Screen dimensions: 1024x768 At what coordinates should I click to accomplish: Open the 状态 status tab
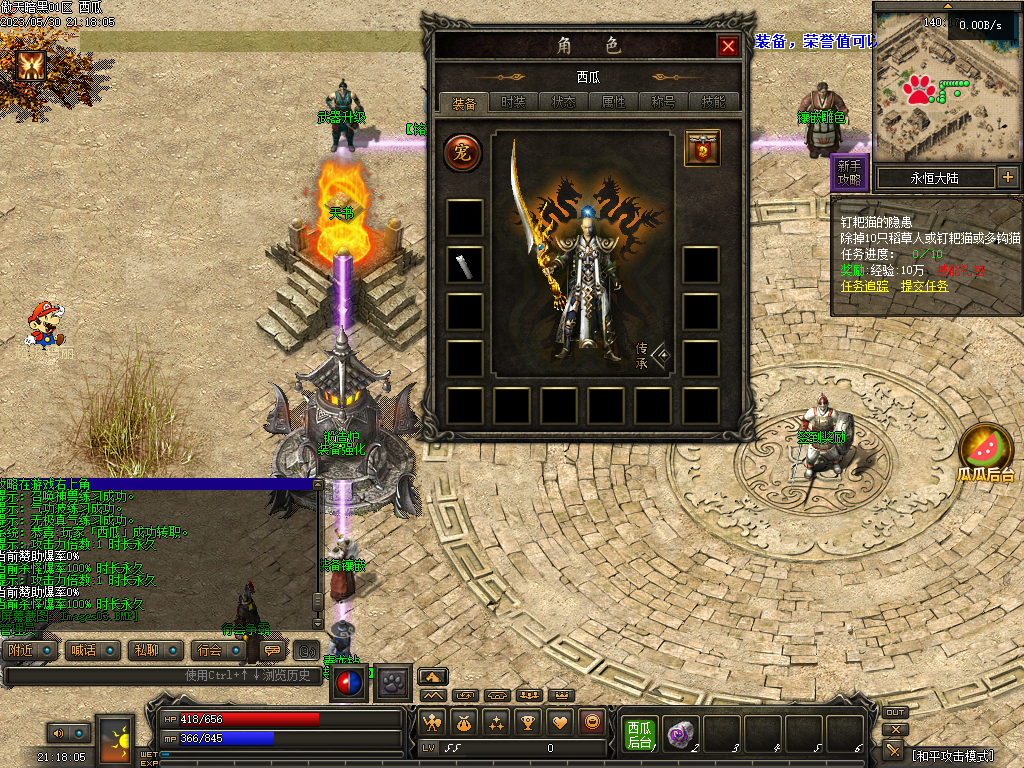tap(563, 102)
